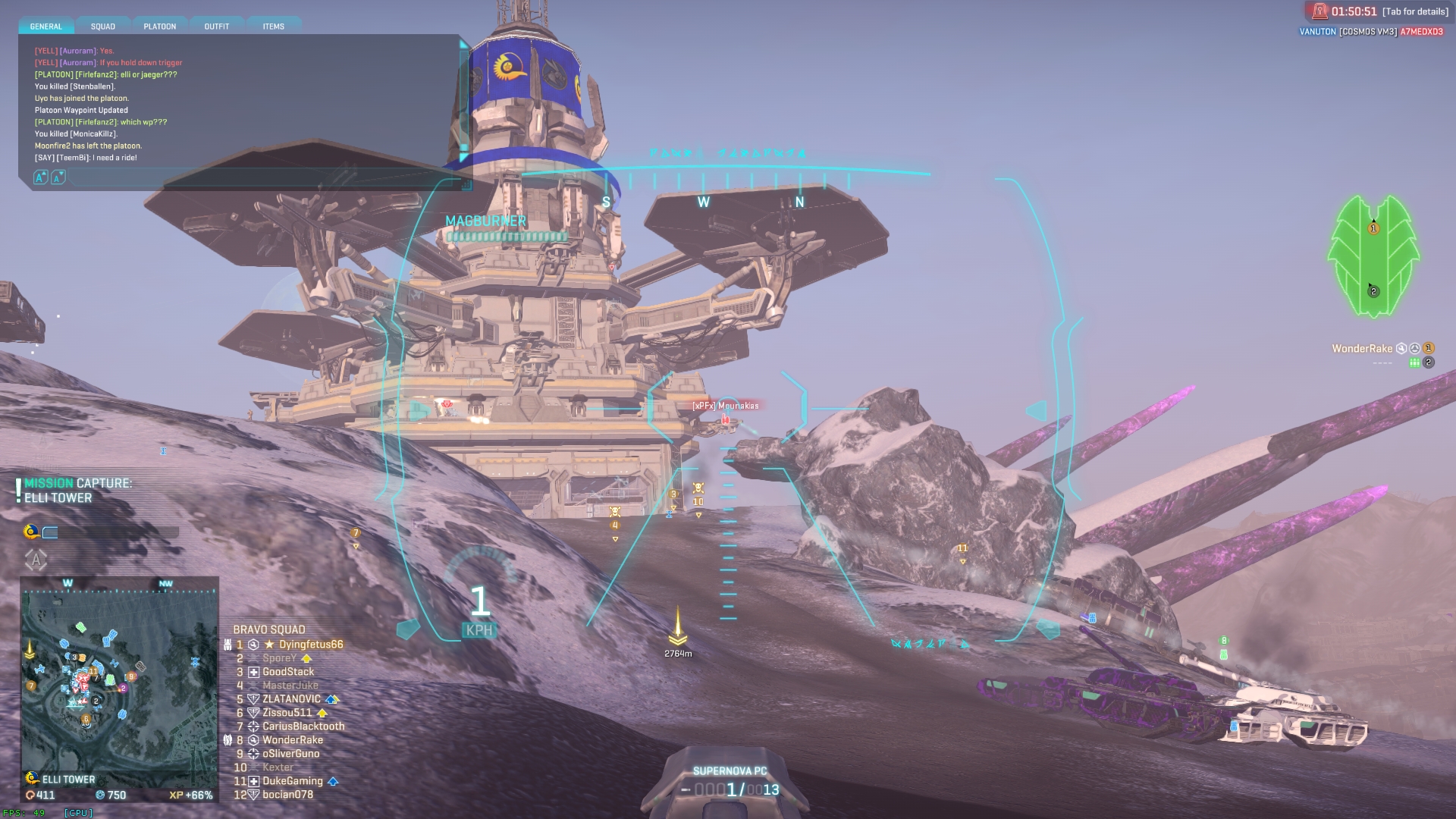Click the engineer wrench icon next to WonderRake
This screenshot has width=1456, height=819.
click(253, 739)
